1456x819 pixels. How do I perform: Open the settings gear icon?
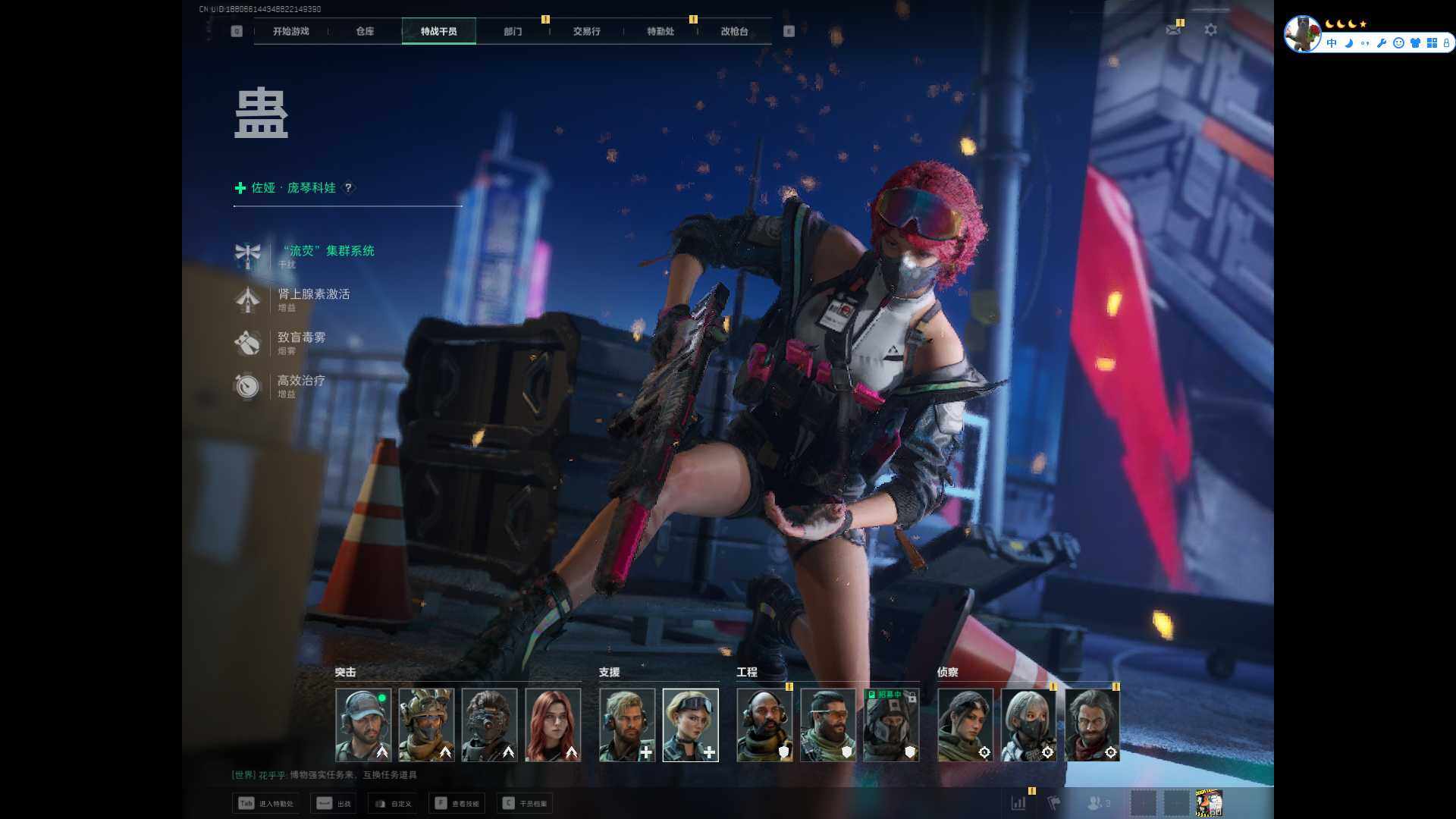[1210, 30]
